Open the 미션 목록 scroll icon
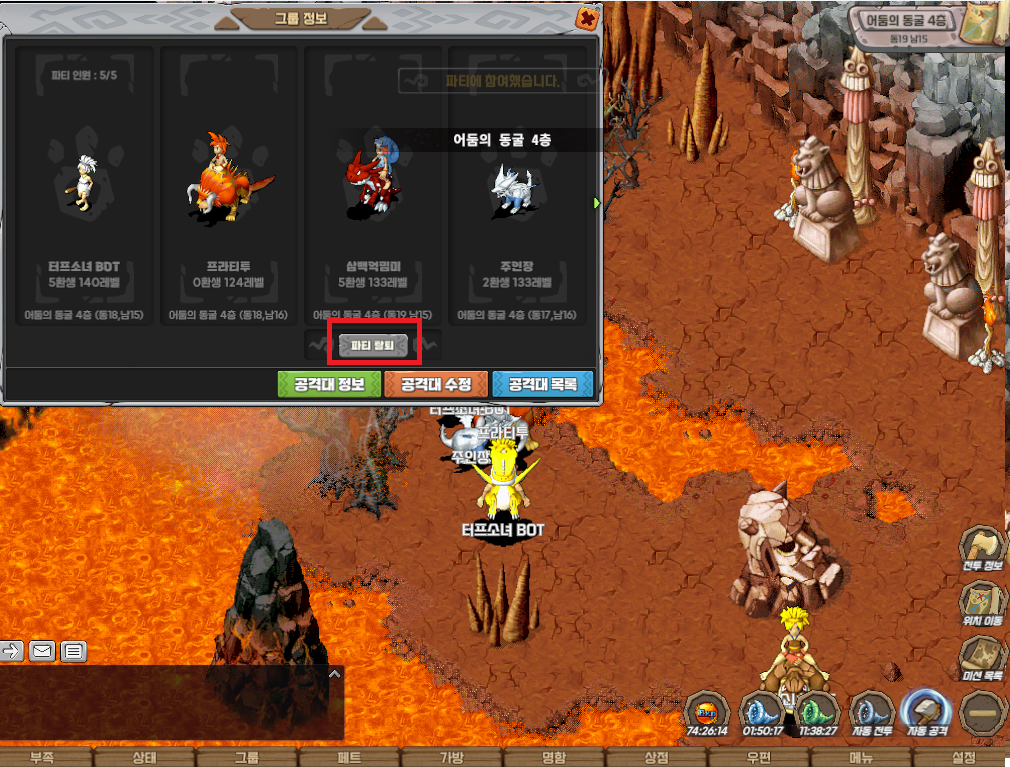The height and width of the screenshot is (767, 1010). tap(981, 660)
